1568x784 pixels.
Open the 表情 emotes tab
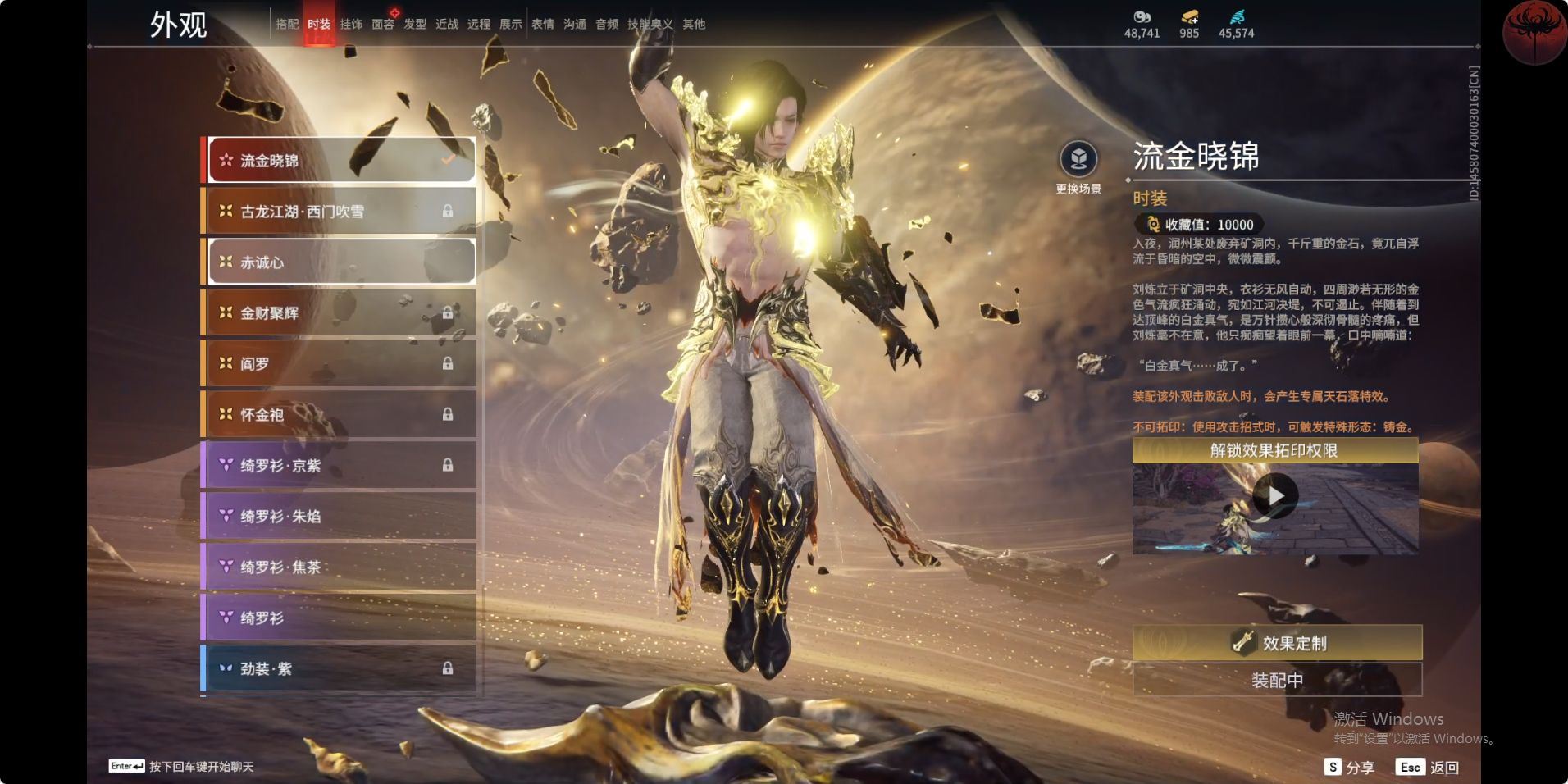click(x=543, y=25)
